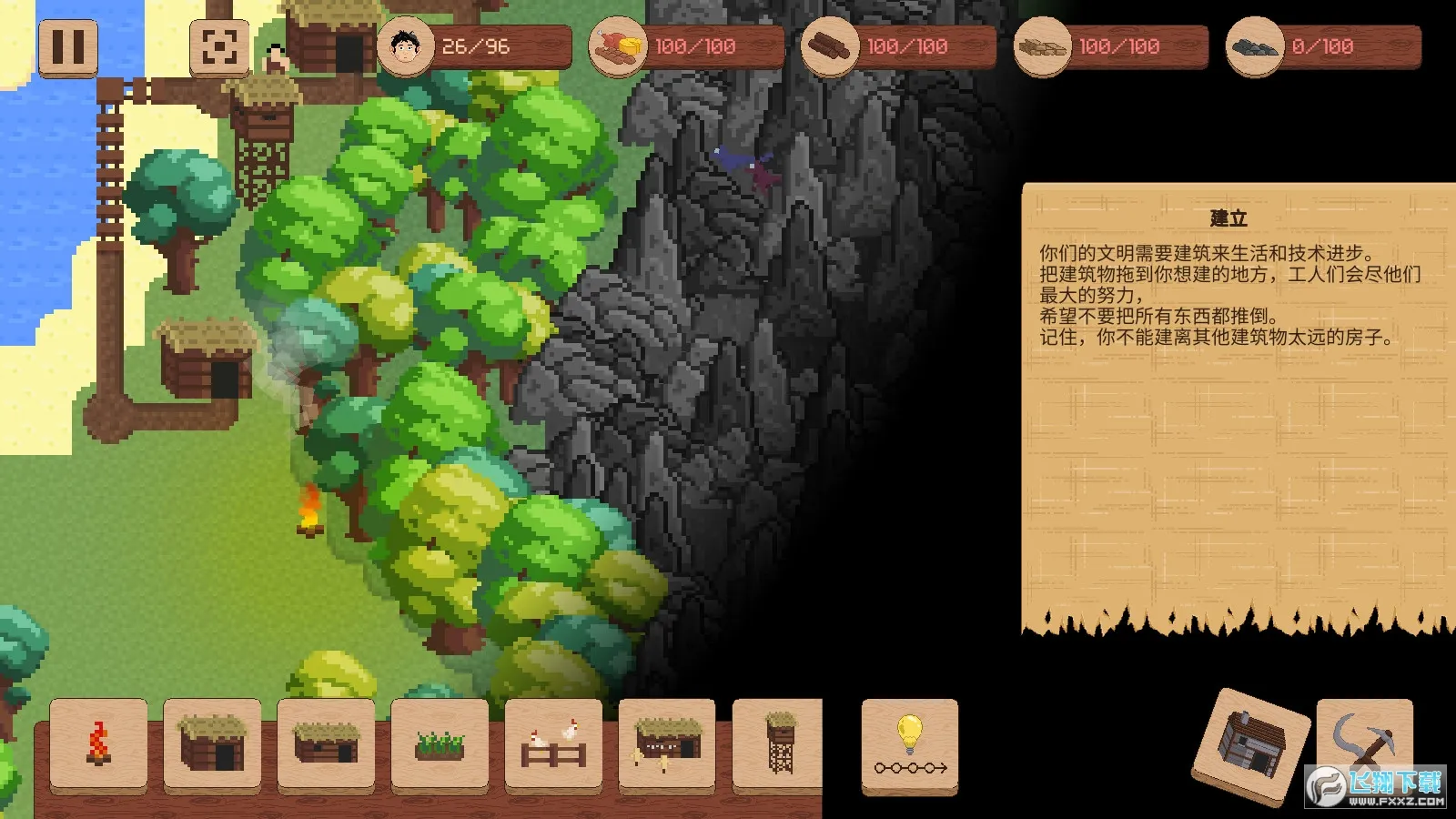Select the large thatched hut building
The image size is (1456, 819).
pyautogui.click(x=211, y=748)
